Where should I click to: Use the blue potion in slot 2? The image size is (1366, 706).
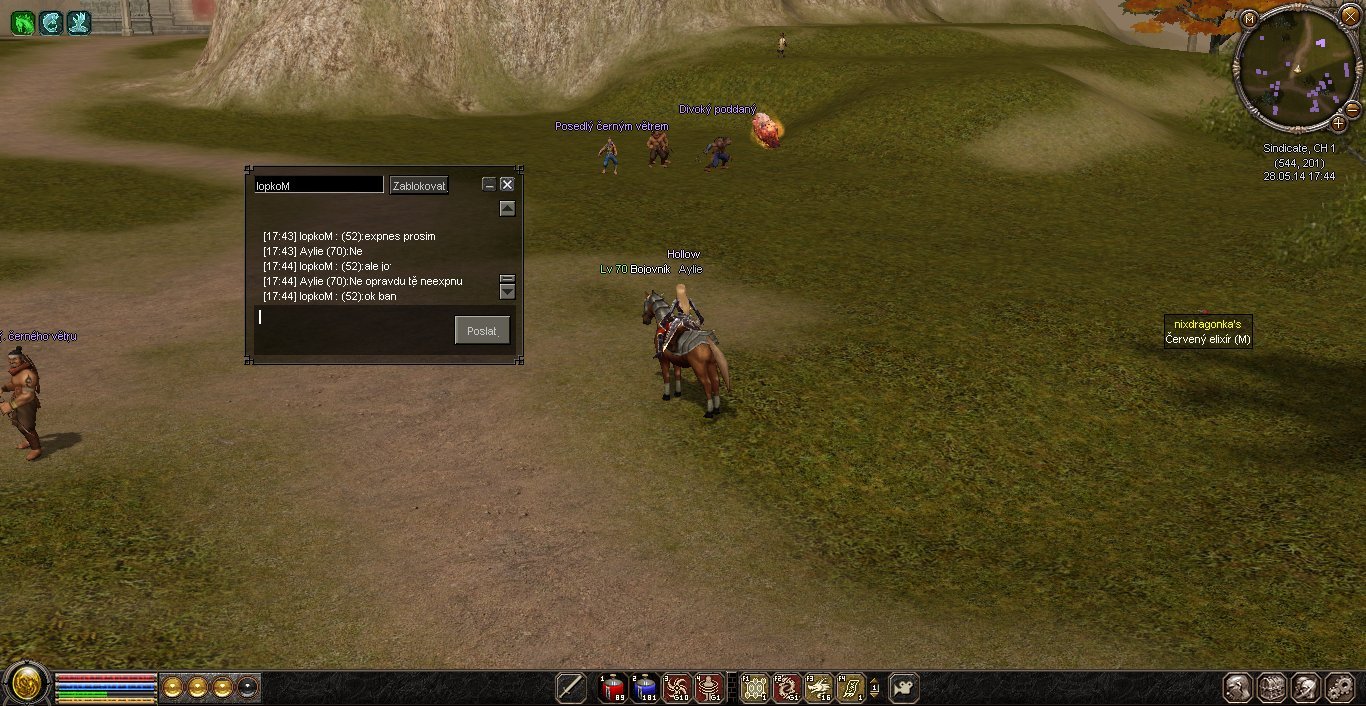pos(644,688)
